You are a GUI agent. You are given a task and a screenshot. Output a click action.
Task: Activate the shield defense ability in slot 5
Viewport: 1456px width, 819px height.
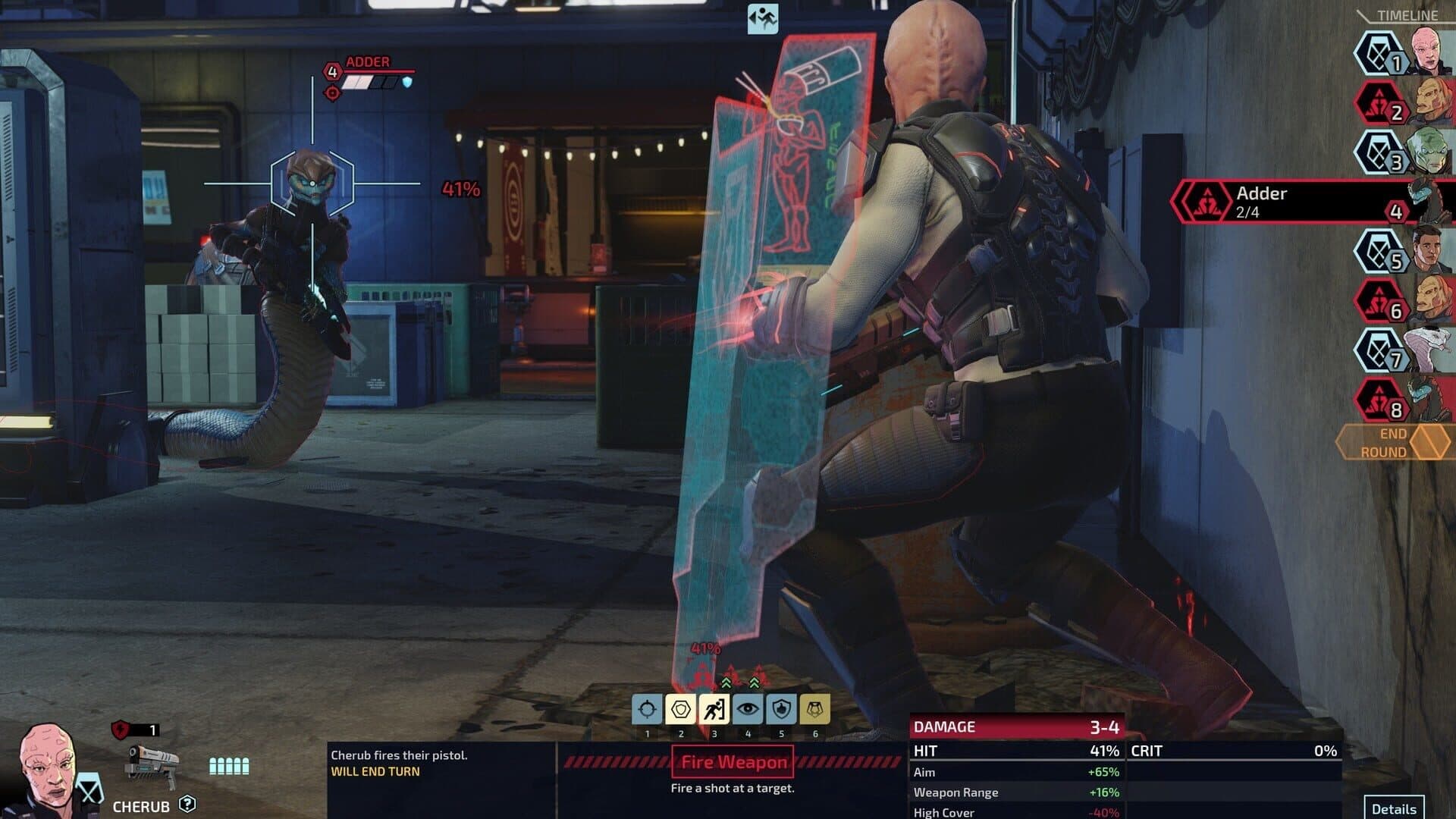(782, 709)
